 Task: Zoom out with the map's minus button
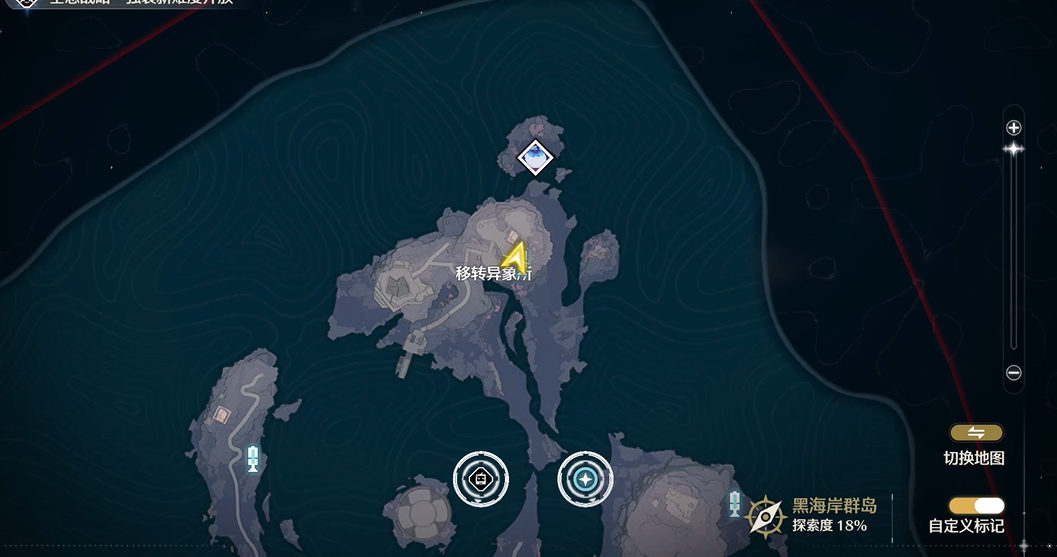pos(1013,373)
